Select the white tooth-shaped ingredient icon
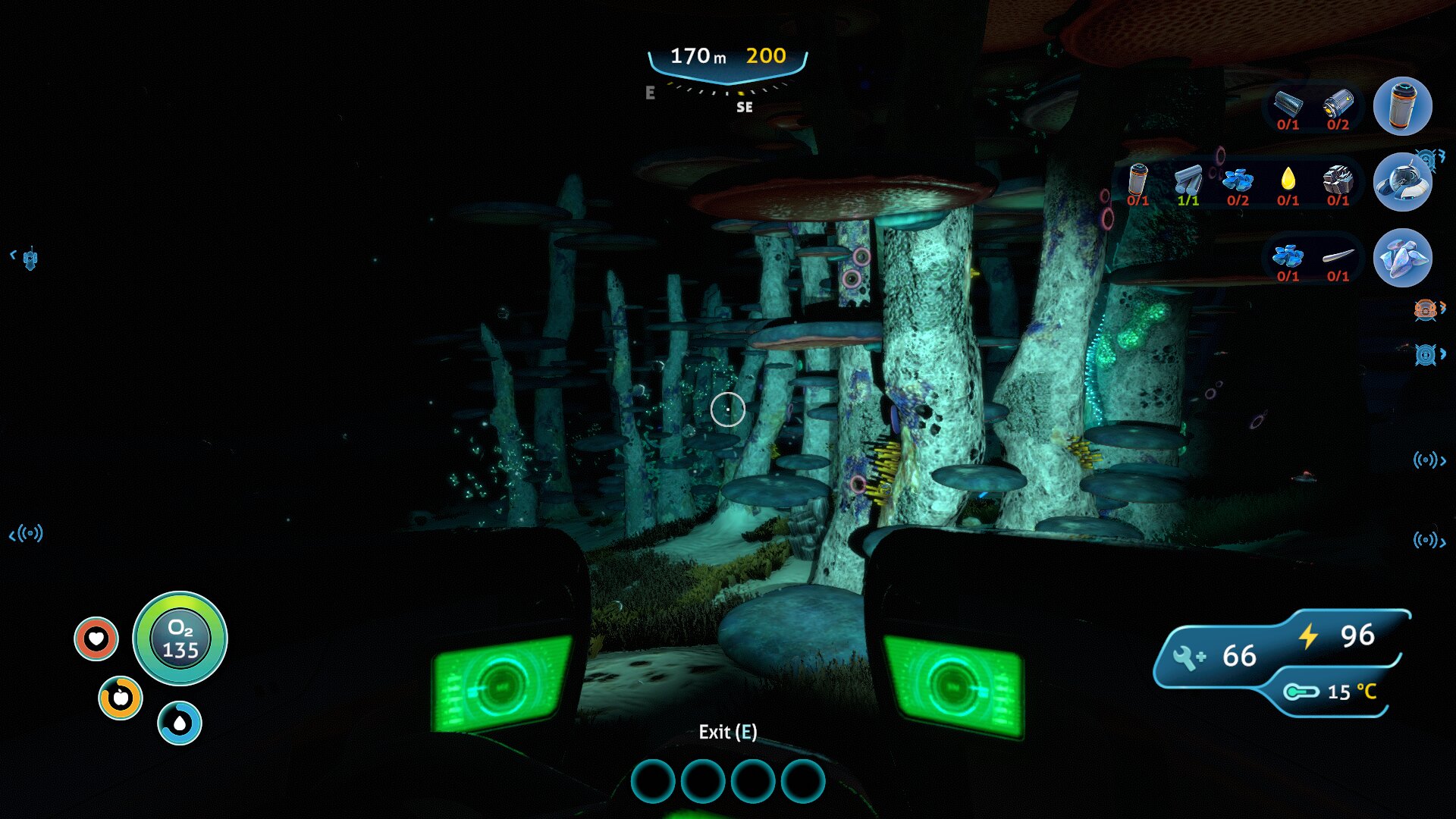Screen dimensions: 1456x819 (1338, 256)
